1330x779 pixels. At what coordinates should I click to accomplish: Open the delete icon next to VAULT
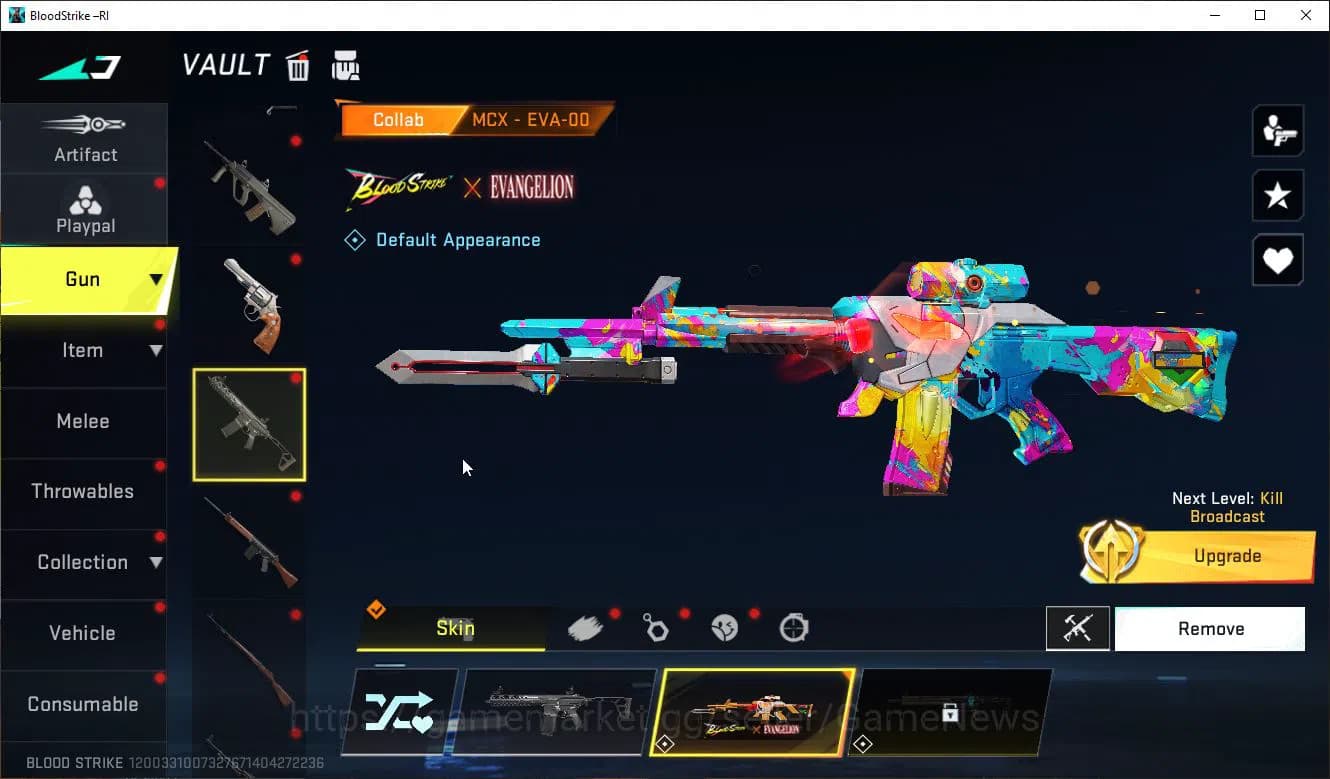[x=298, y=64]
